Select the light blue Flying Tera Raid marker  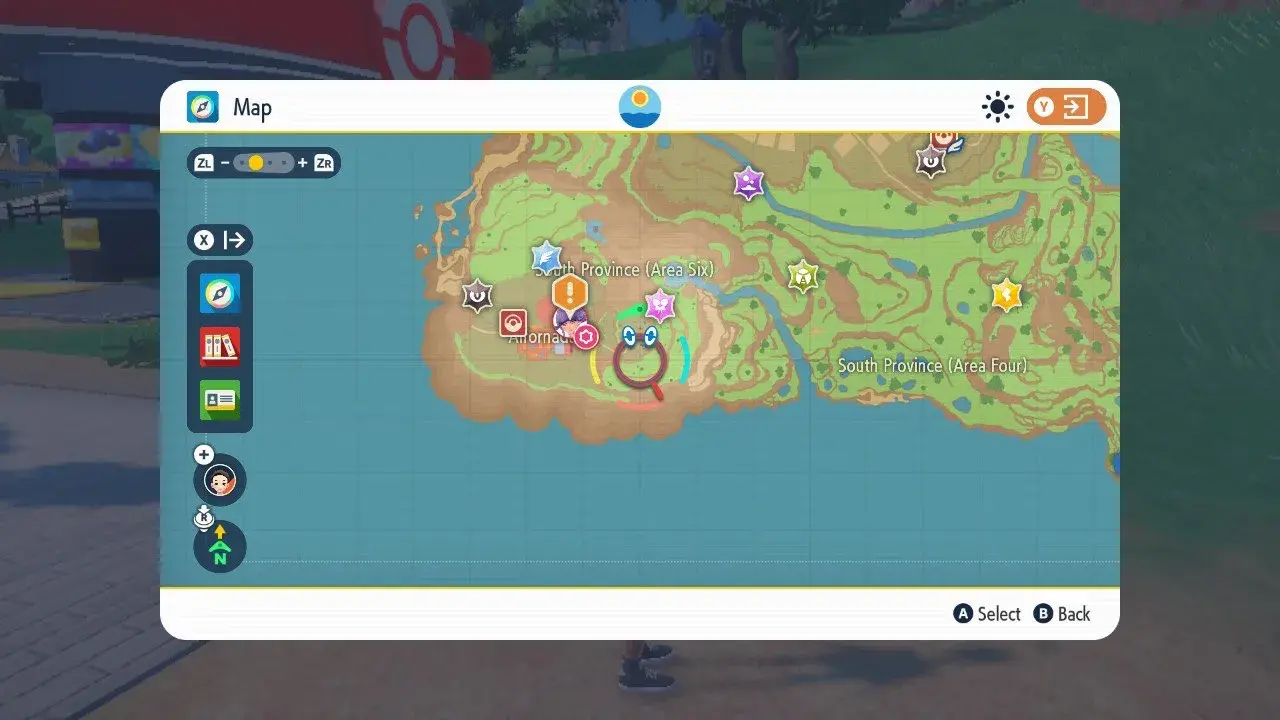coord(546,256)
